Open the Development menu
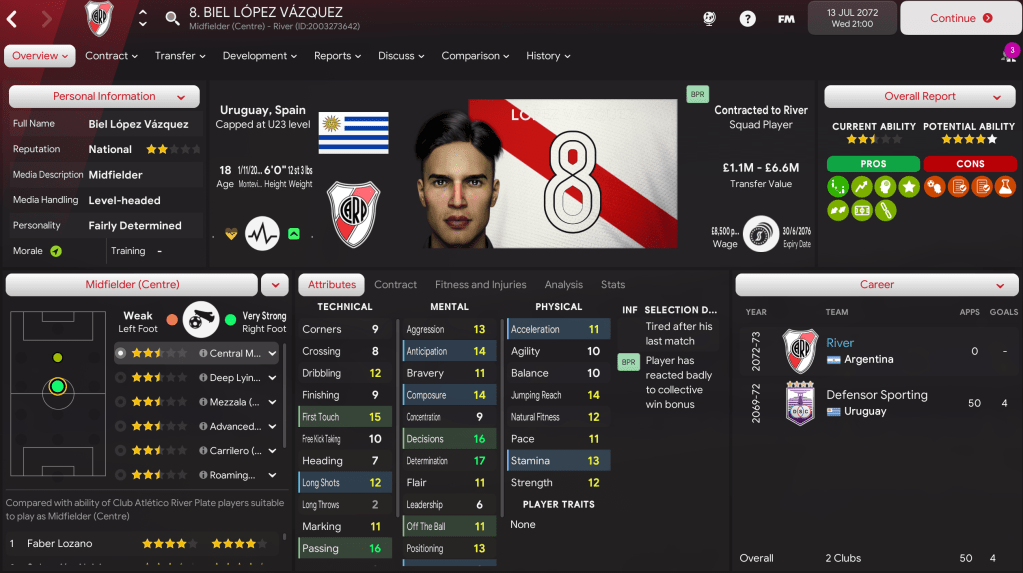1023x573 pixels. point(260,56)
